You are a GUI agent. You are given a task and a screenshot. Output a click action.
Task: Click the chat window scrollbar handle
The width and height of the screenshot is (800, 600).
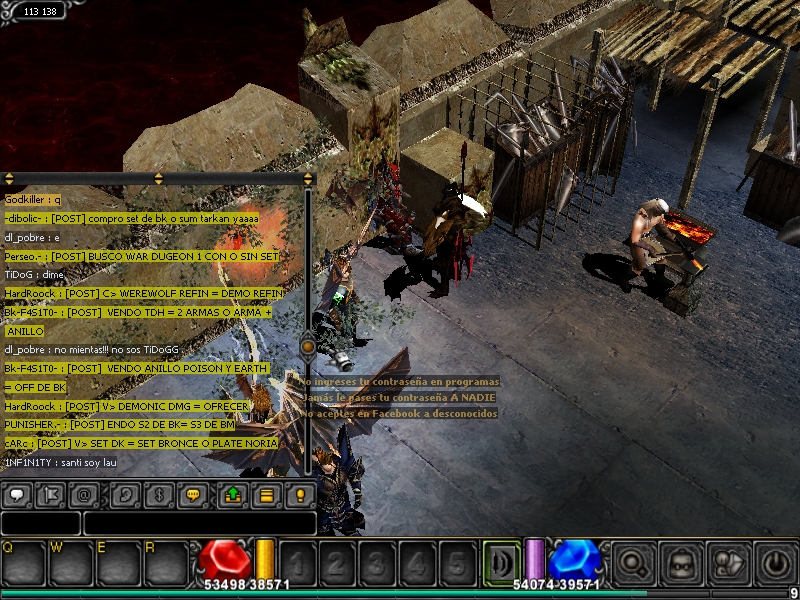tap(308, 346)
